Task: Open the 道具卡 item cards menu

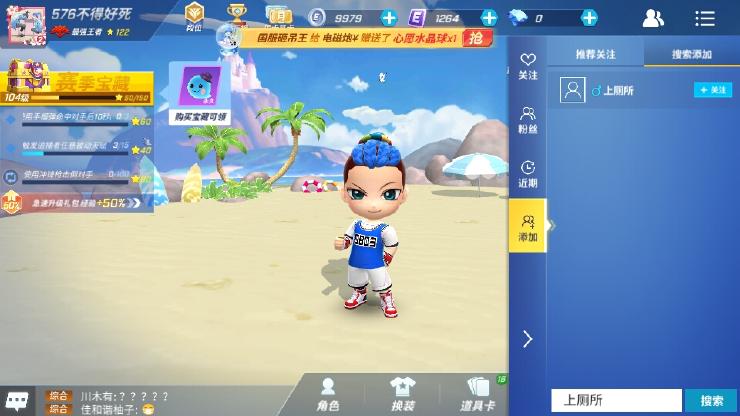Action: coord(478,395)
